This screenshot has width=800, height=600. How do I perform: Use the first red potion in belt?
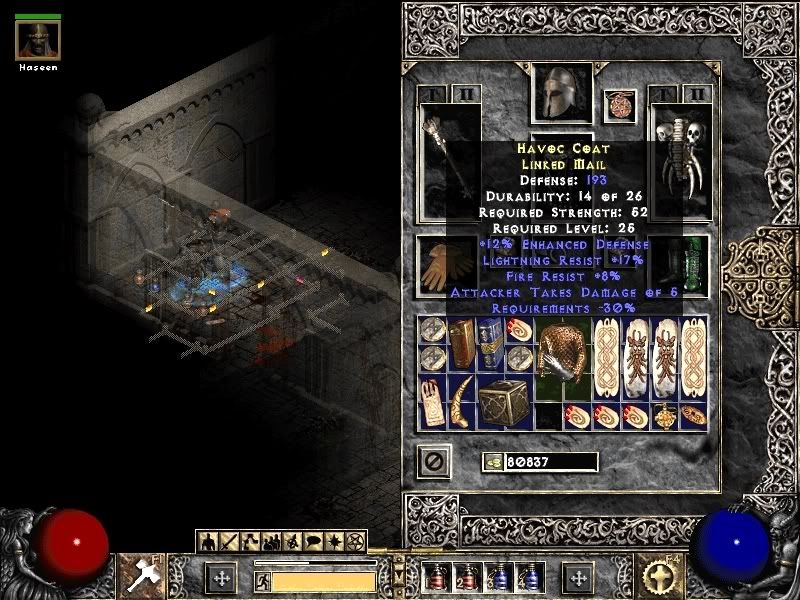(x=433, y=578)
